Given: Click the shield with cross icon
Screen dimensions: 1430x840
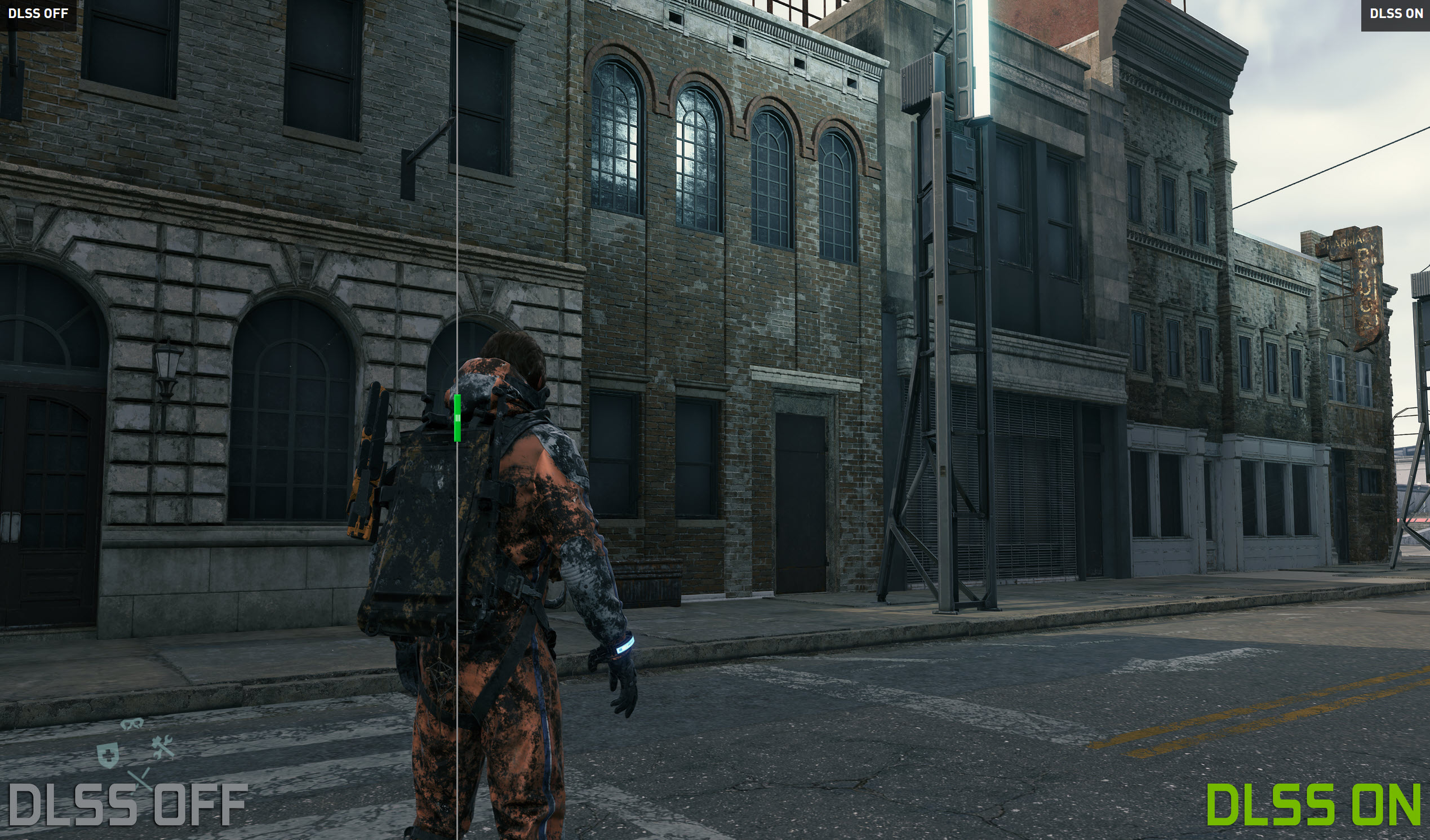Looking at the screenshot, I should (107, 755).
